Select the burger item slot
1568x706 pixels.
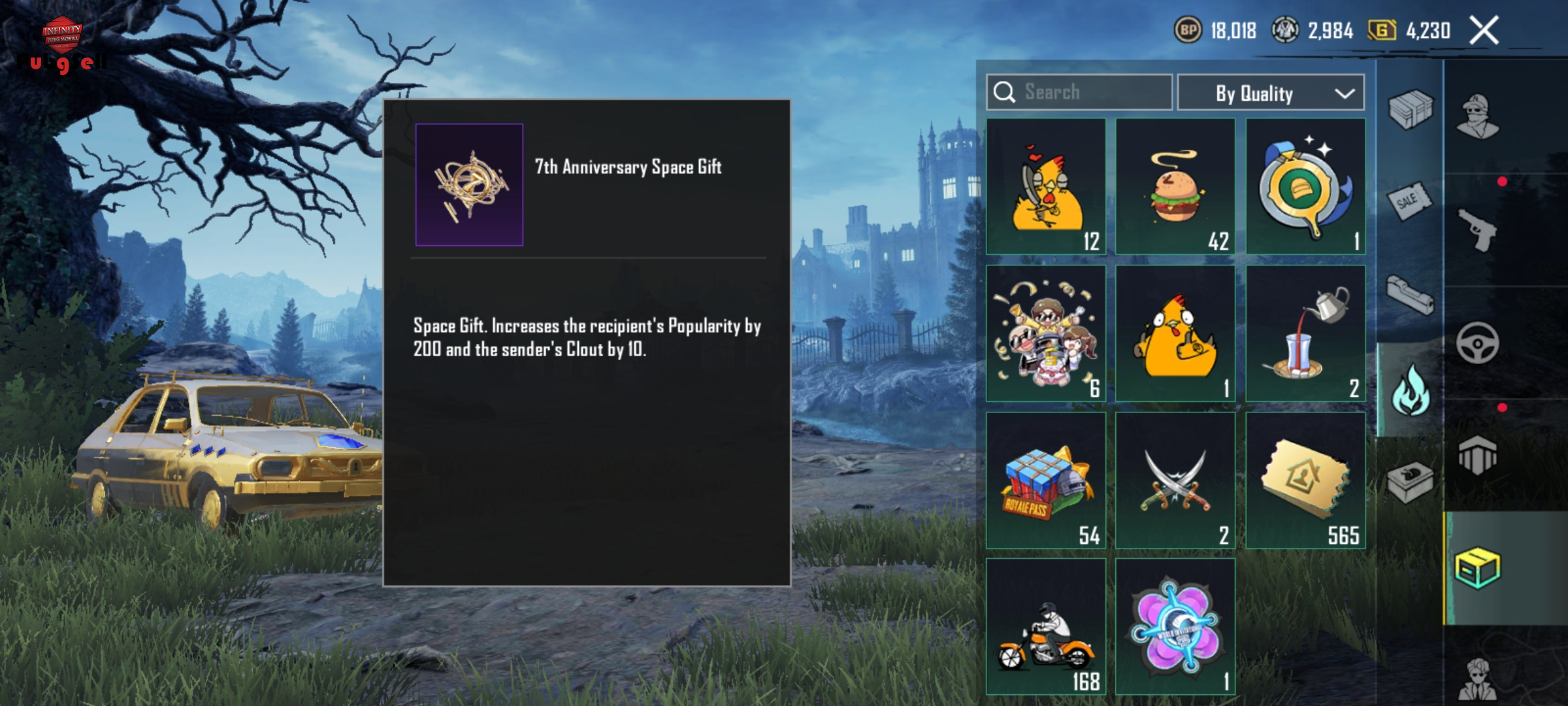[1175, 186]
